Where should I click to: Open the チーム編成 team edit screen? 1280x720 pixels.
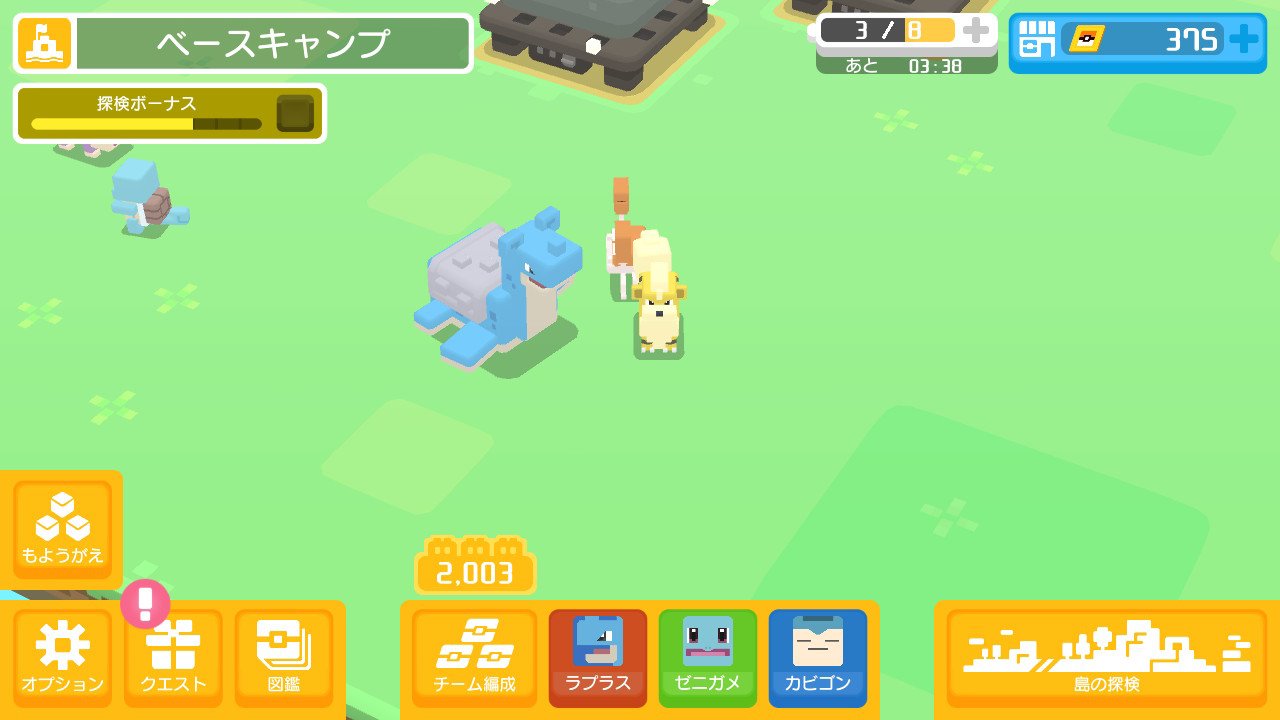(474, 655)
